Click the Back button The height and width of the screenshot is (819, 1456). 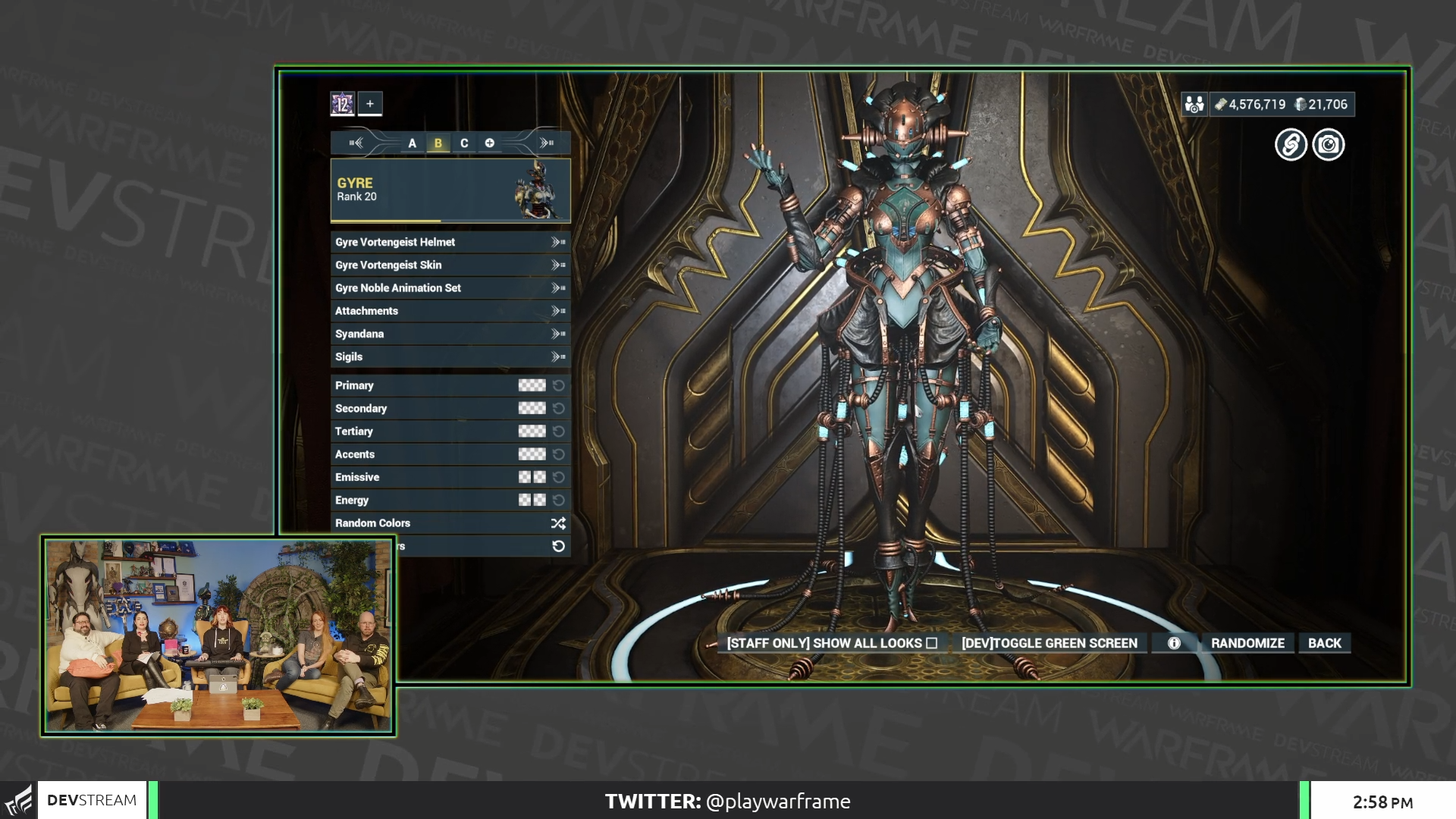pyautogui.click(x=1324, y=642)
